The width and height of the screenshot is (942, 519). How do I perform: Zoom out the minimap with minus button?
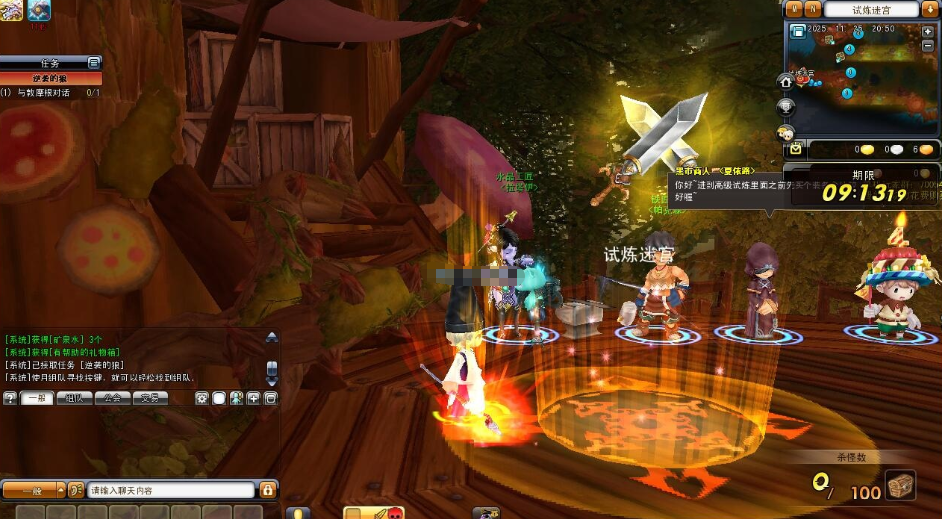[928, 46]
